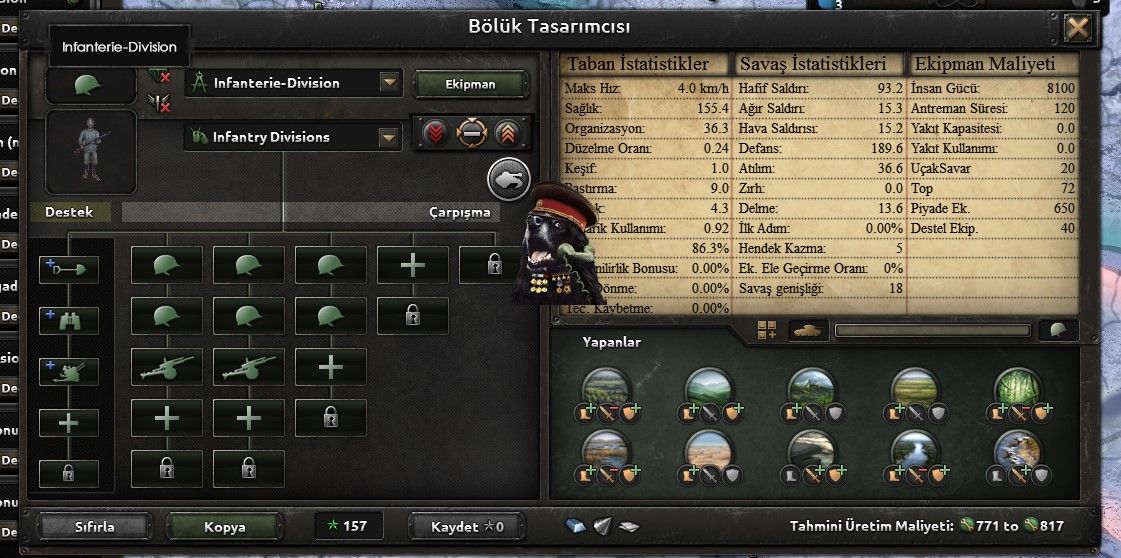Choose the normal priority circle button
1121x558 pixels.
point(471,133)
